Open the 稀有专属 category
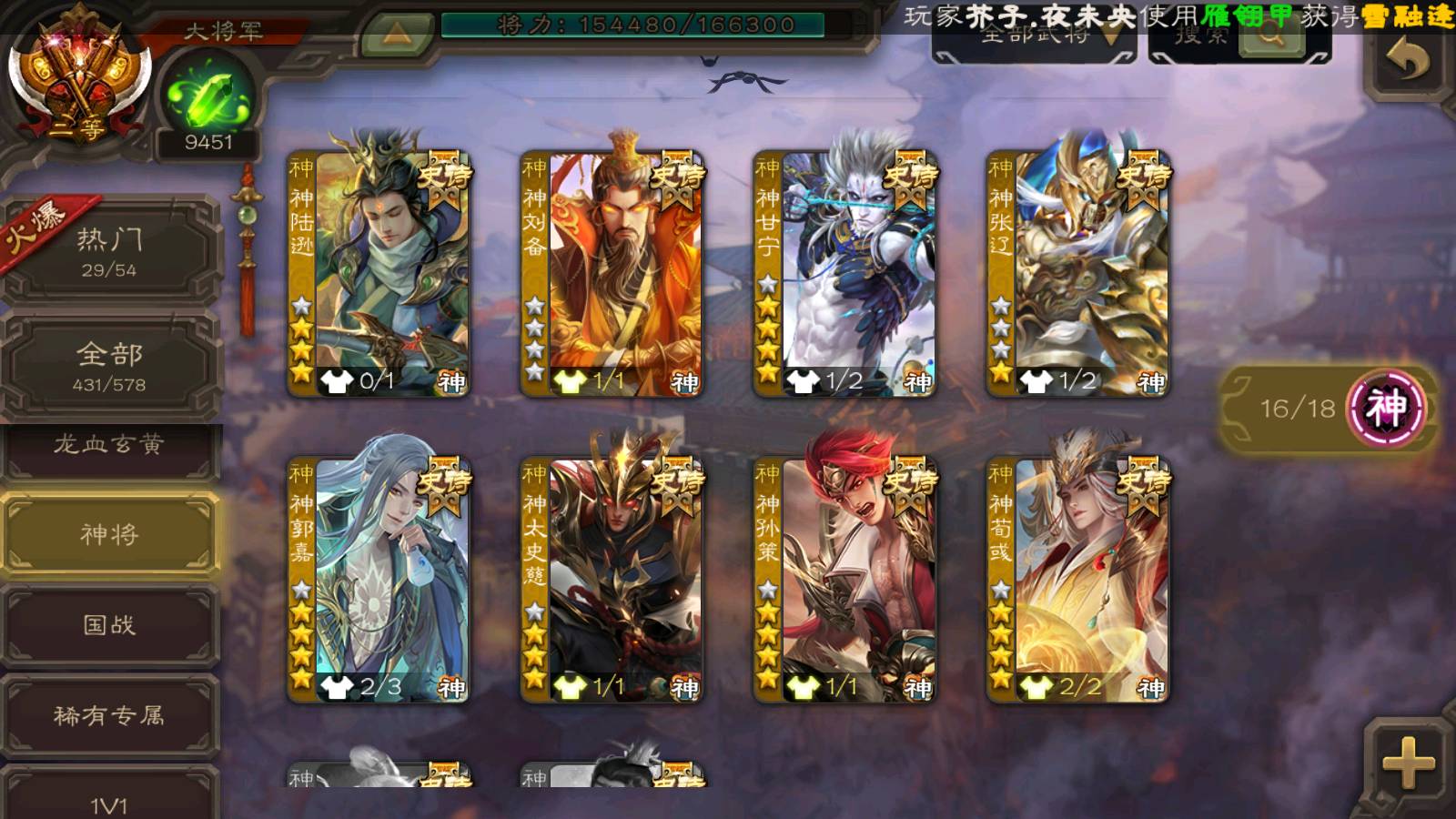 109,716
